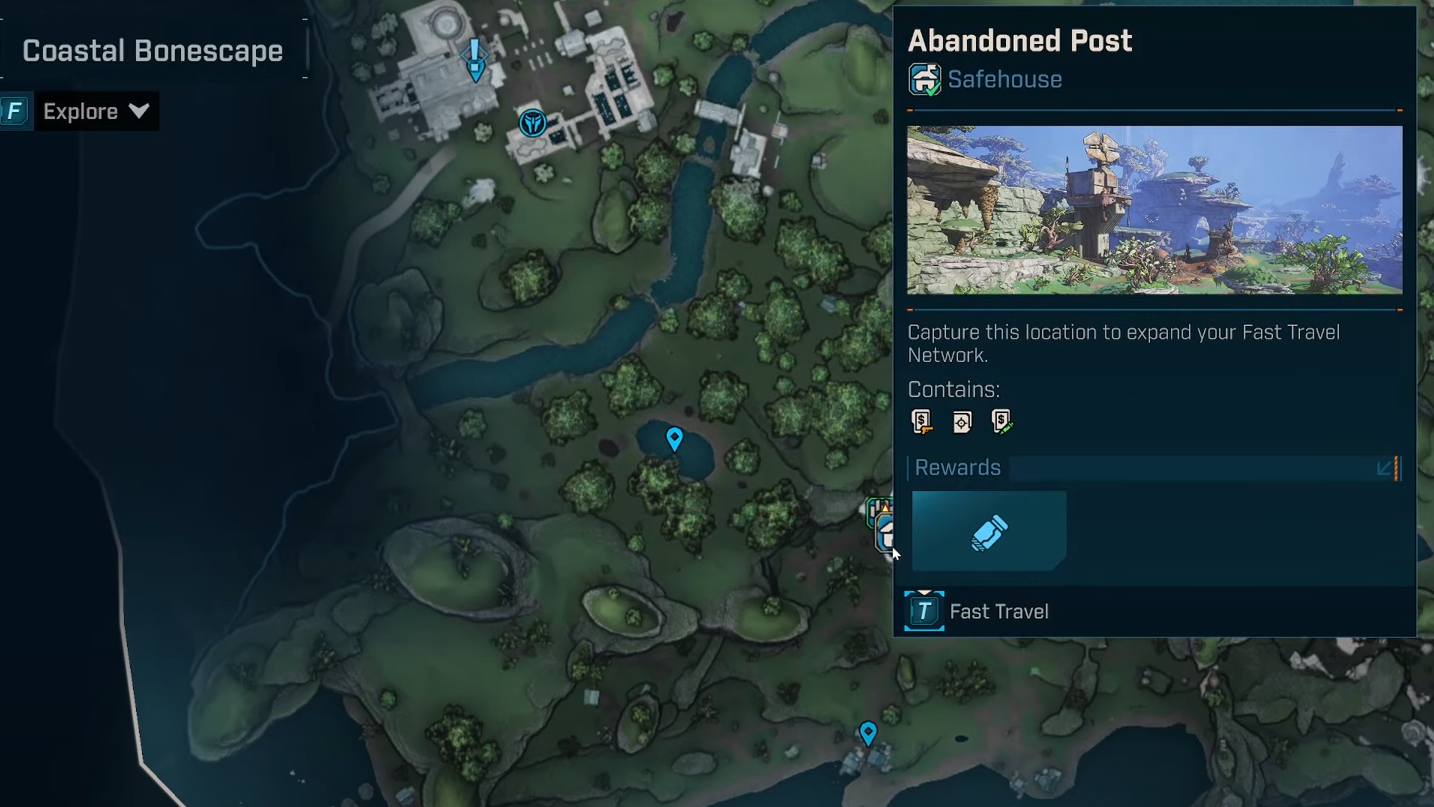
Task: Select the blue pin on the small pond
Action: click(675, 439)
